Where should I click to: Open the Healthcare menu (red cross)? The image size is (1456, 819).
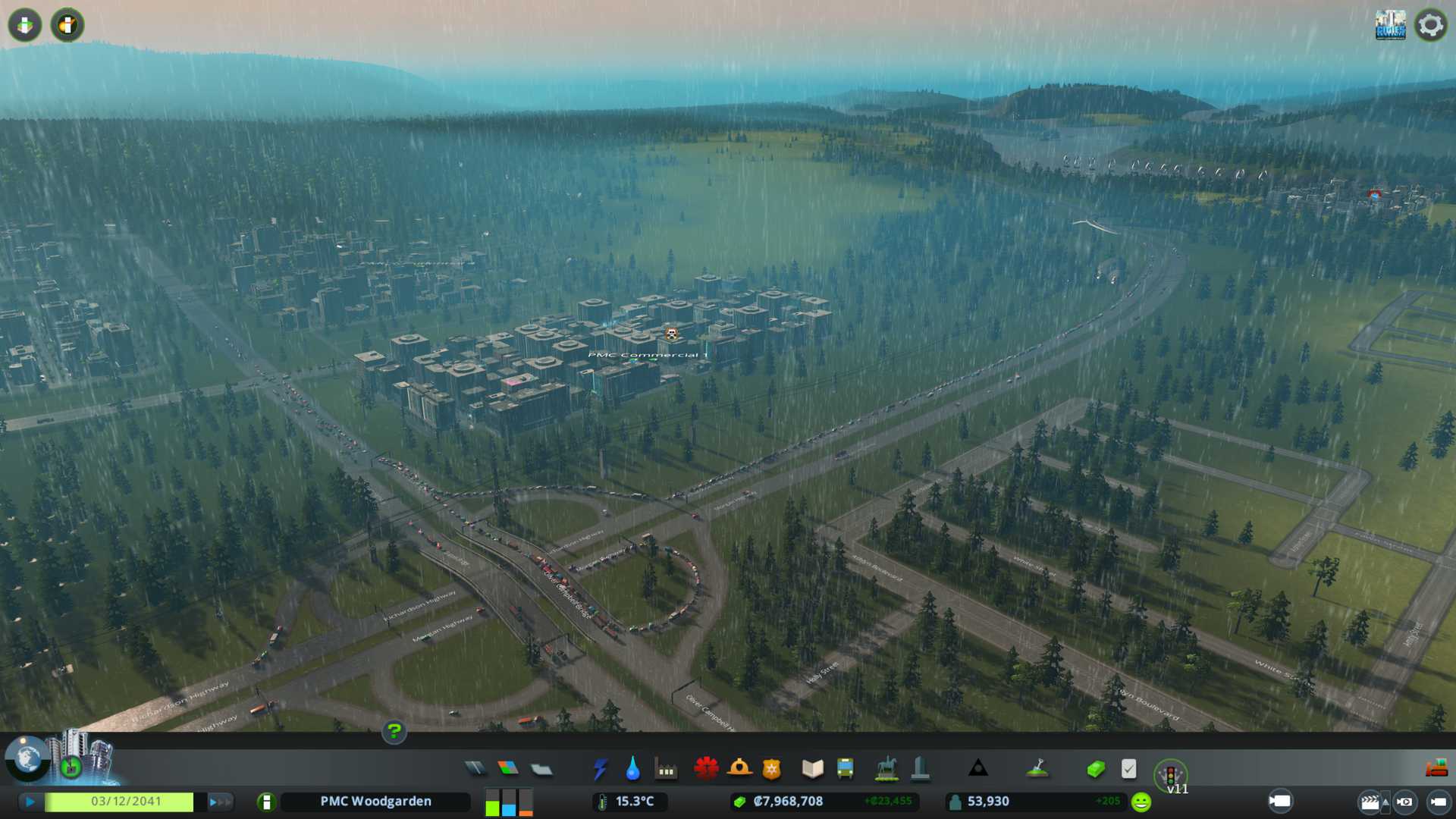click(706, 769)
